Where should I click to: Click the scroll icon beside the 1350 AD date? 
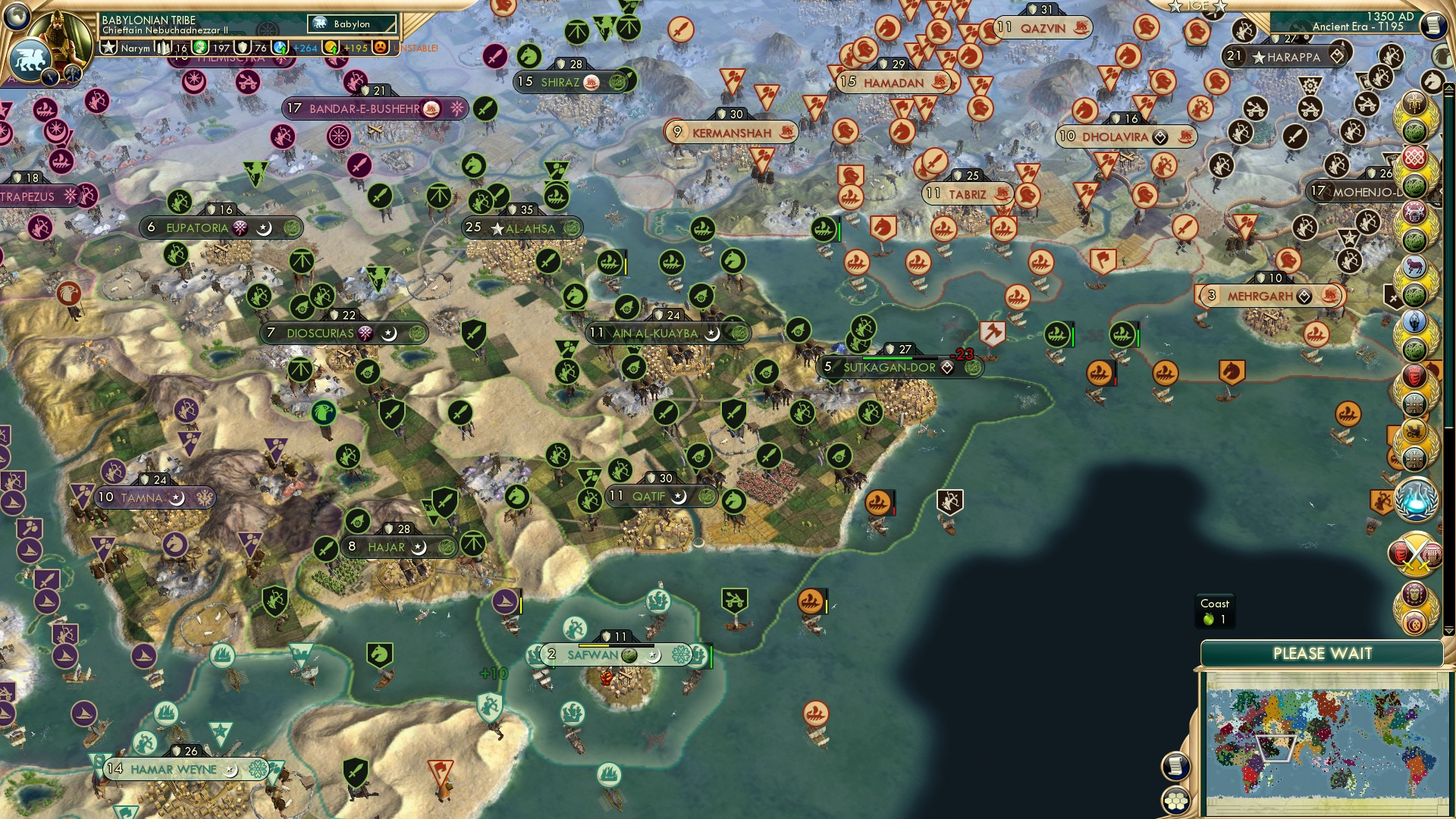point(1435,25)
